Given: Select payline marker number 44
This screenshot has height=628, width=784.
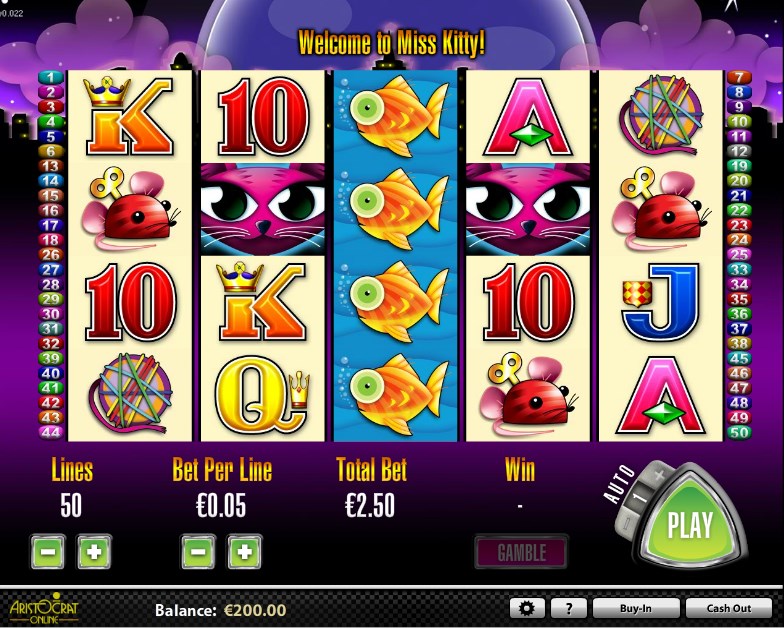Looking at the screenshot, I should coord(50,432).
